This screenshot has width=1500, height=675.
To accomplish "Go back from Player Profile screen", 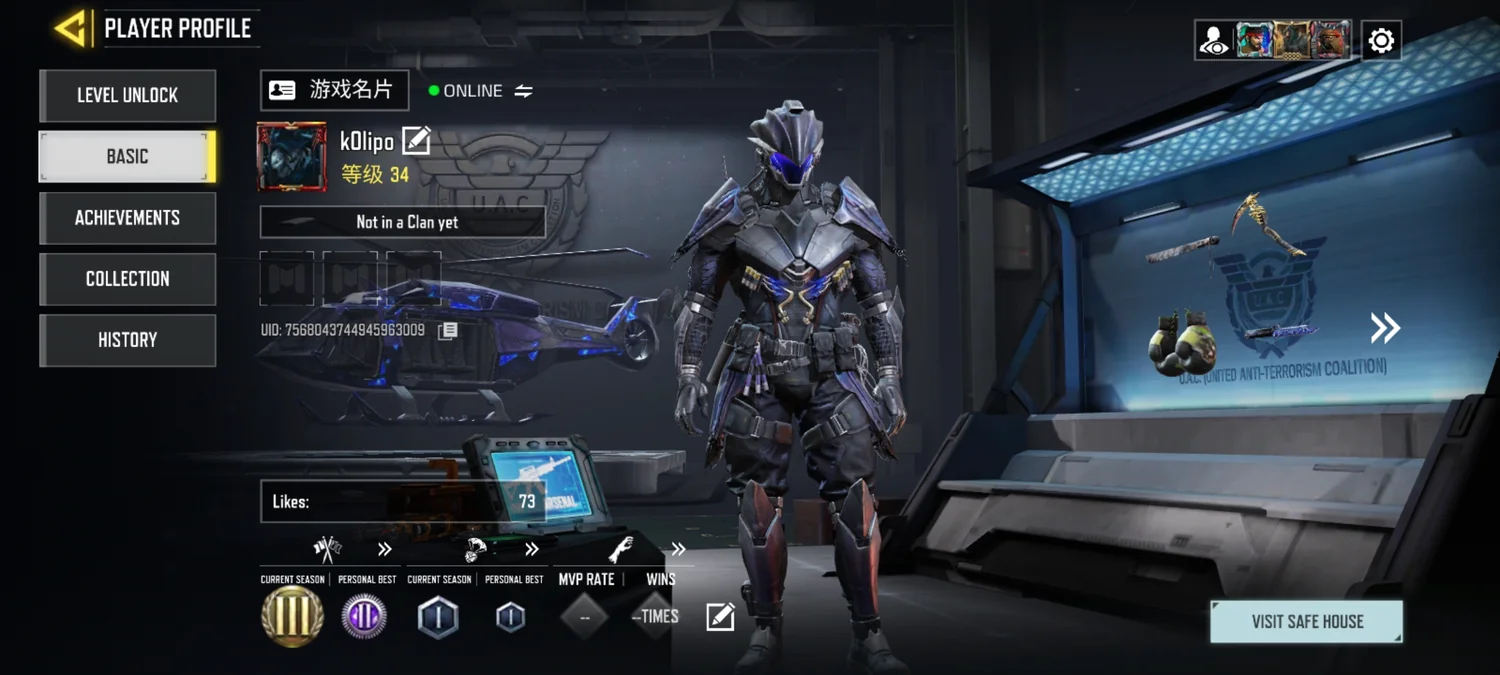I will [x=71, y=28].
